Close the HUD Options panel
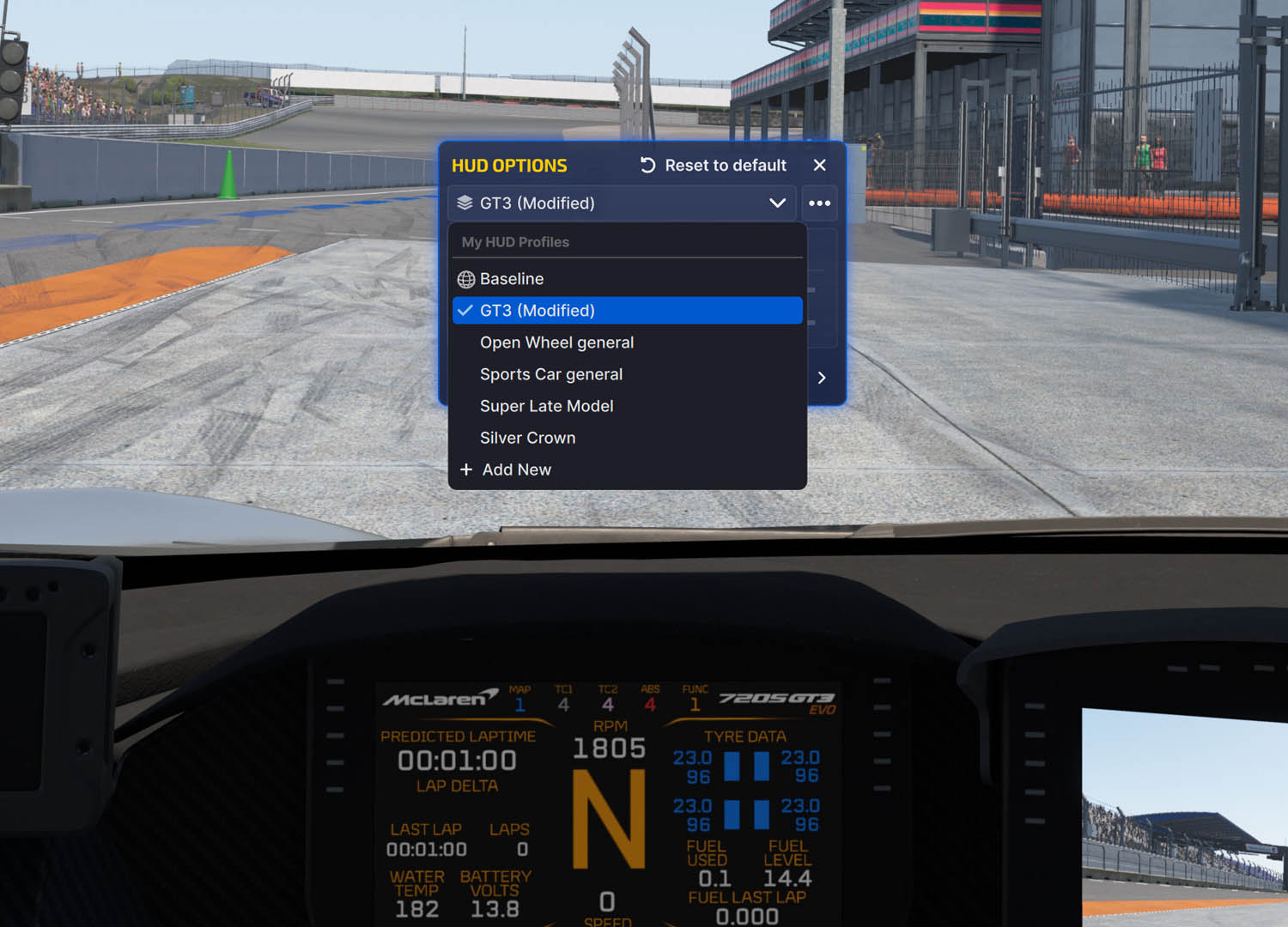 coord(820,165)
